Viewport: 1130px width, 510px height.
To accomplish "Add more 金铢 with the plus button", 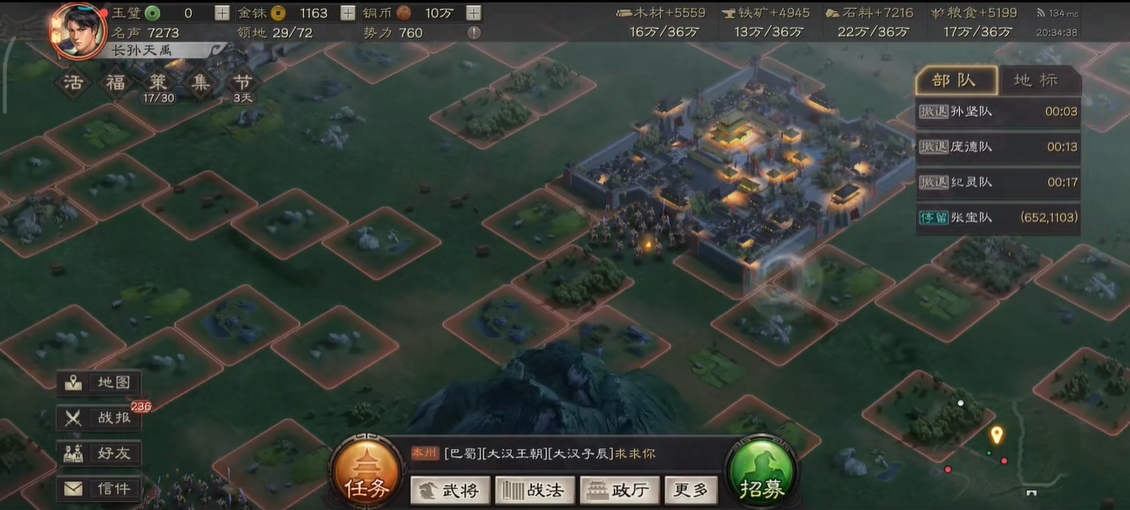I will (348, 13).
